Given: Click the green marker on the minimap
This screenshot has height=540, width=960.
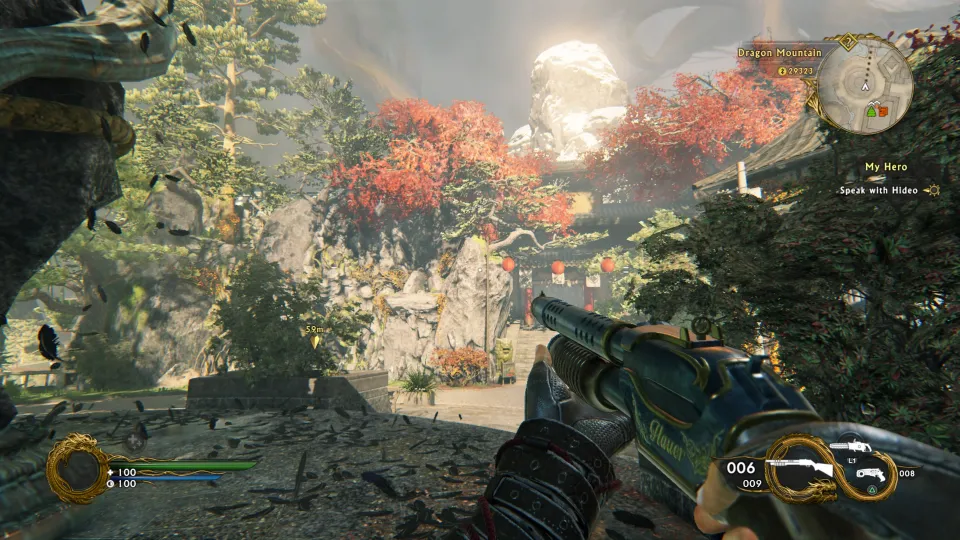Looking at the screenshot, I should point(871,112).
